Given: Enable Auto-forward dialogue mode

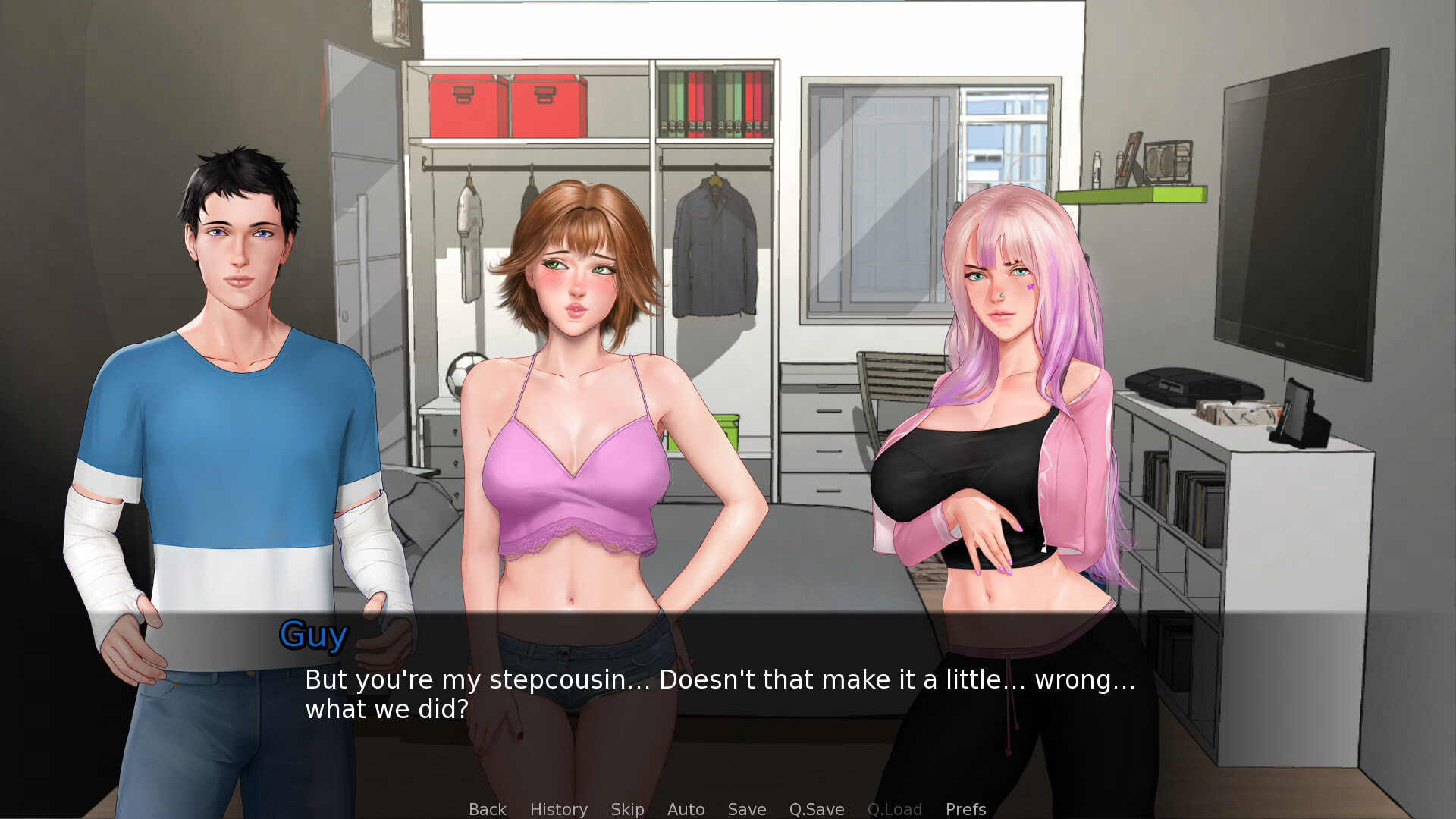Looking at the screenshot, I should 686,809.
